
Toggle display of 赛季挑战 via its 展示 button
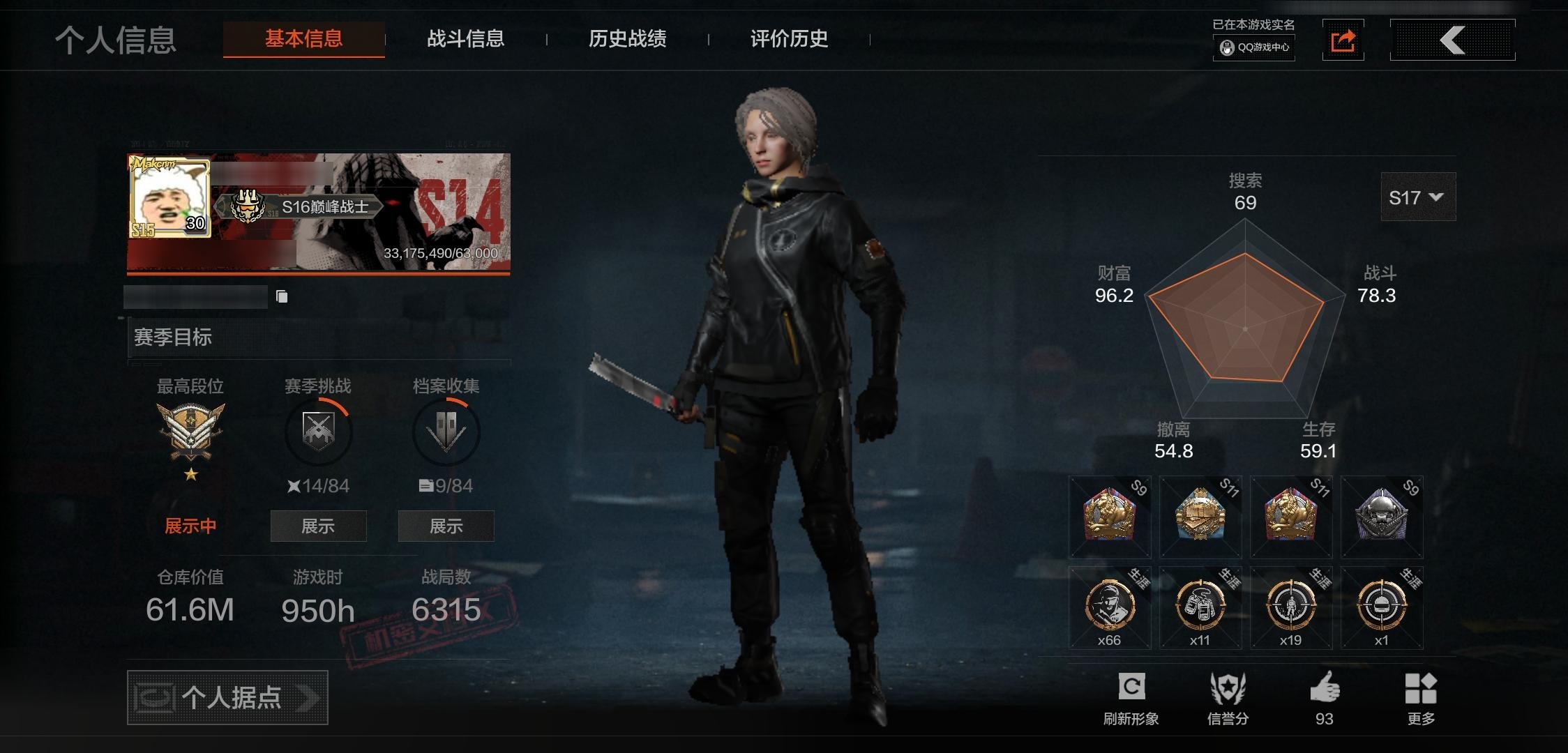(318, 526)
